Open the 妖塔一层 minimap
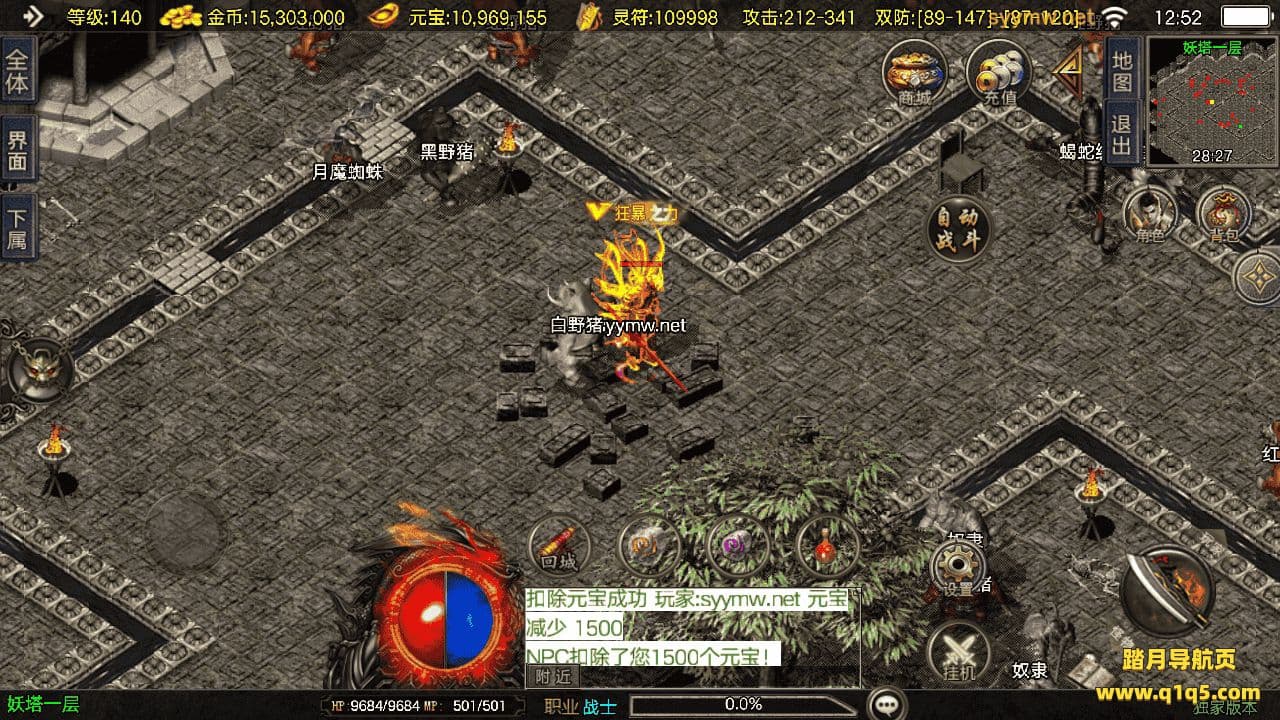The height and width of the screenshot is (720, 1280). point(1211,101)
